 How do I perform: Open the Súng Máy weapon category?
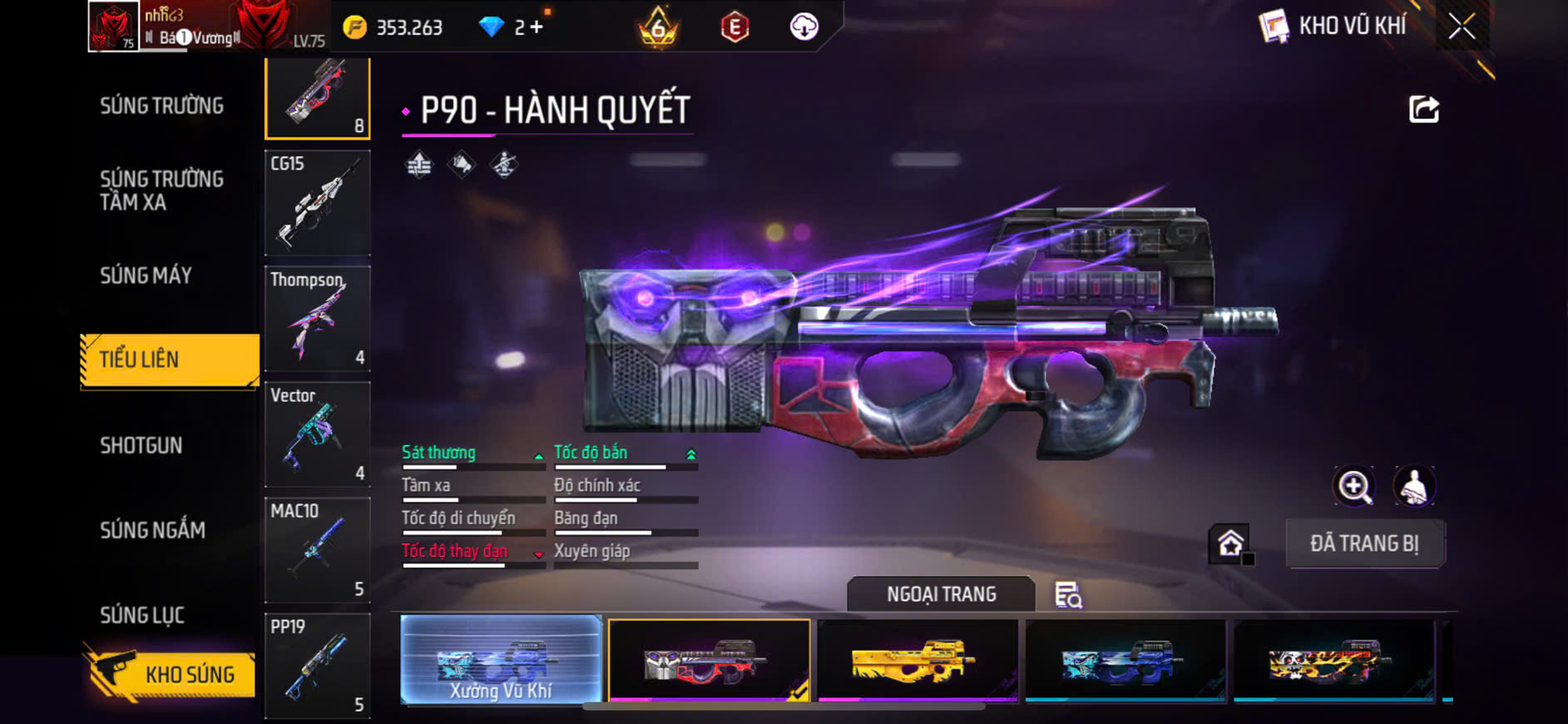tap(146, 275)
